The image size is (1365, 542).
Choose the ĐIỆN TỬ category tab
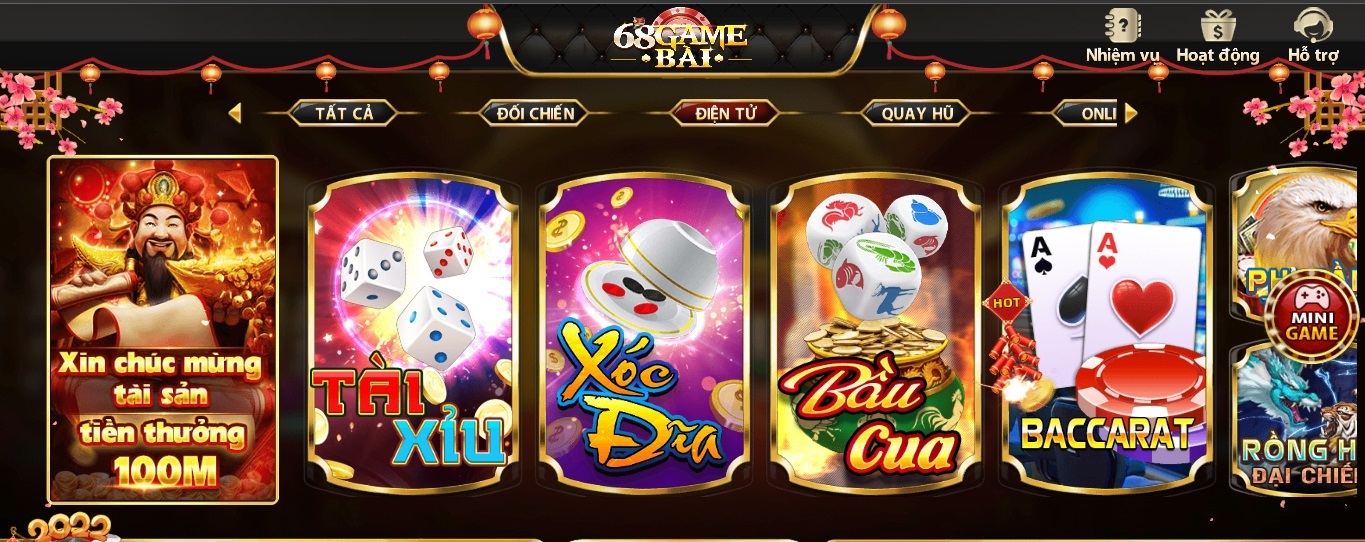click(x=725, y=113)
